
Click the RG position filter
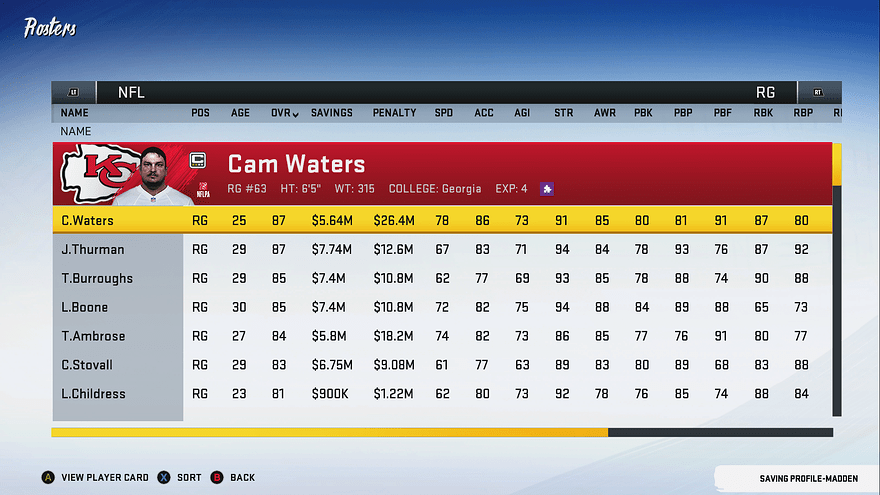(765, 92)
